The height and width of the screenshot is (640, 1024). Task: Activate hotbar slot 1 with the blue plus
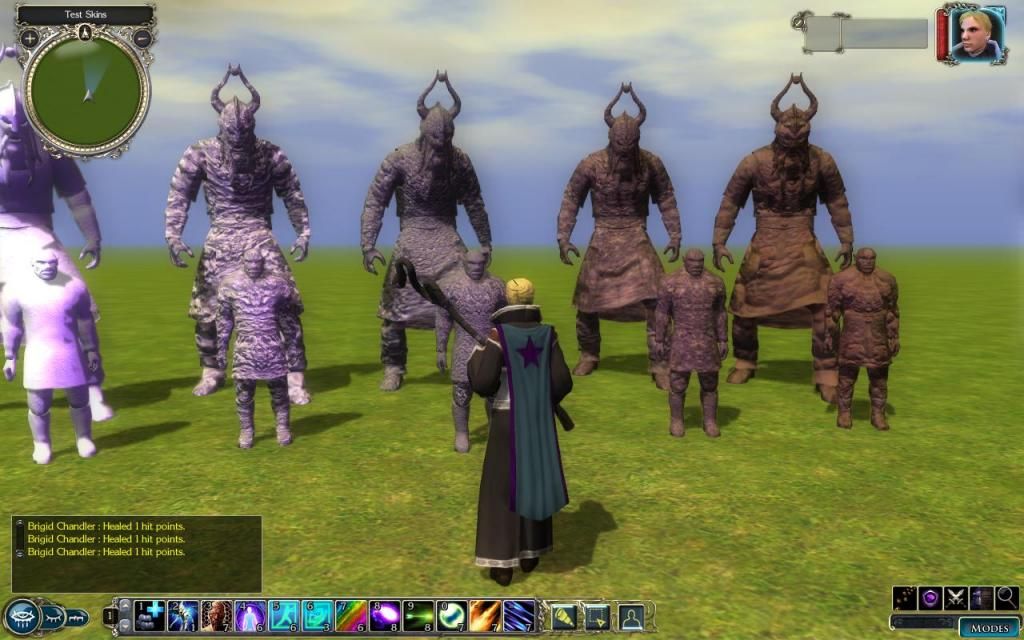(150, 615)
